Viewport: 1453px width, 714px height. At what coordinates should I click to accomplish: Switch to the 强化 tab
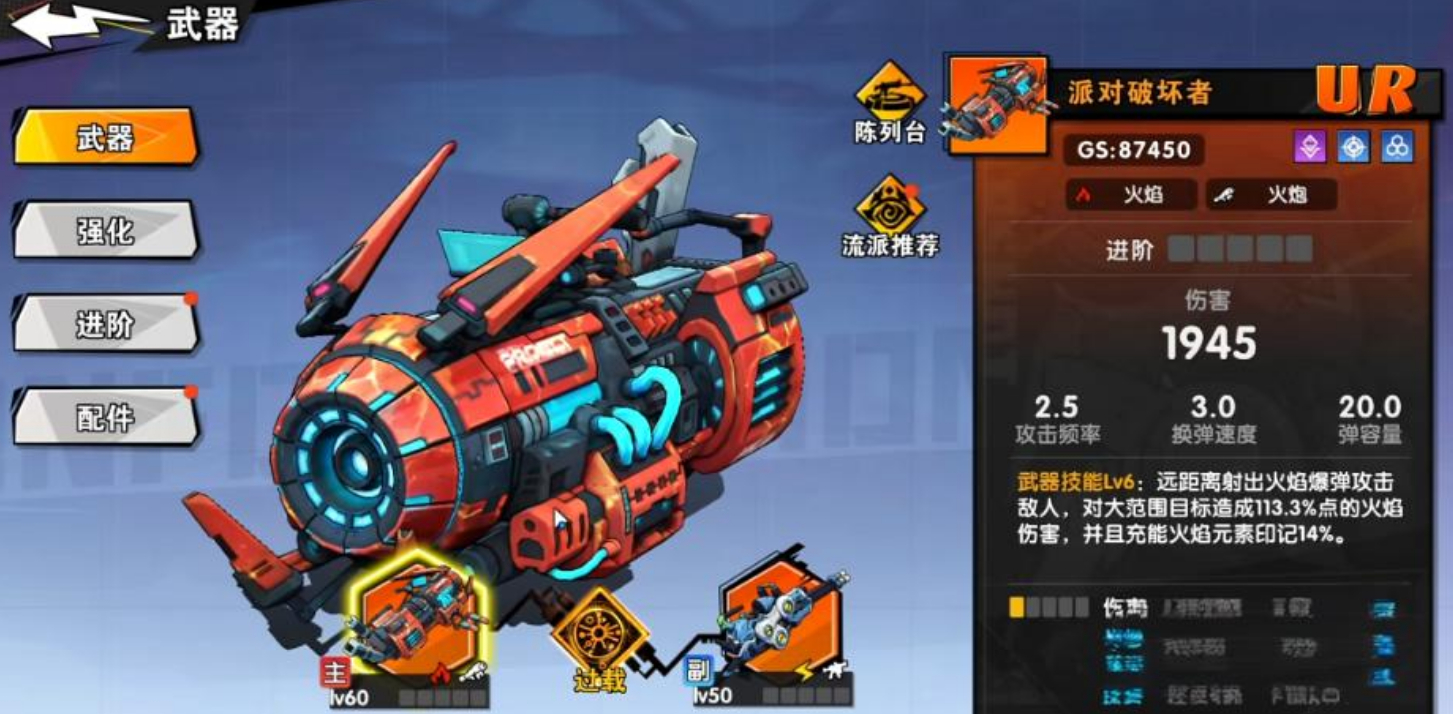click(105, 230)
